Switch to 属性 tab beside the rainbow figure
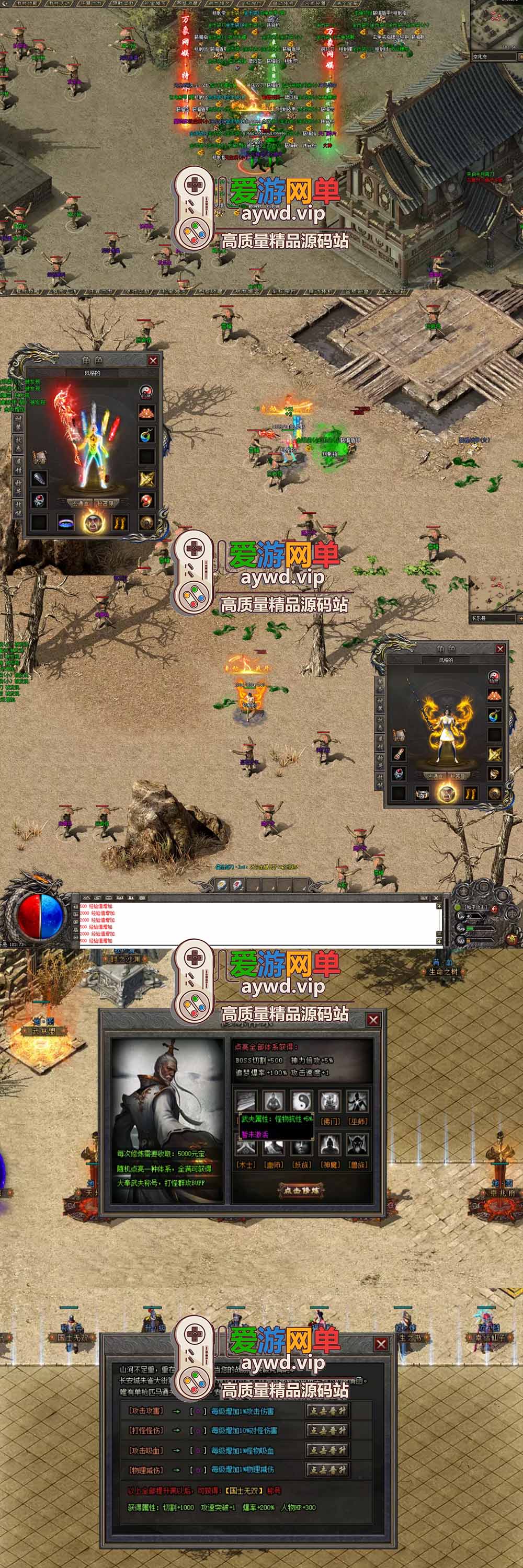The width and height of the screenshot is (523, 1568). click(x=18, y=467)
